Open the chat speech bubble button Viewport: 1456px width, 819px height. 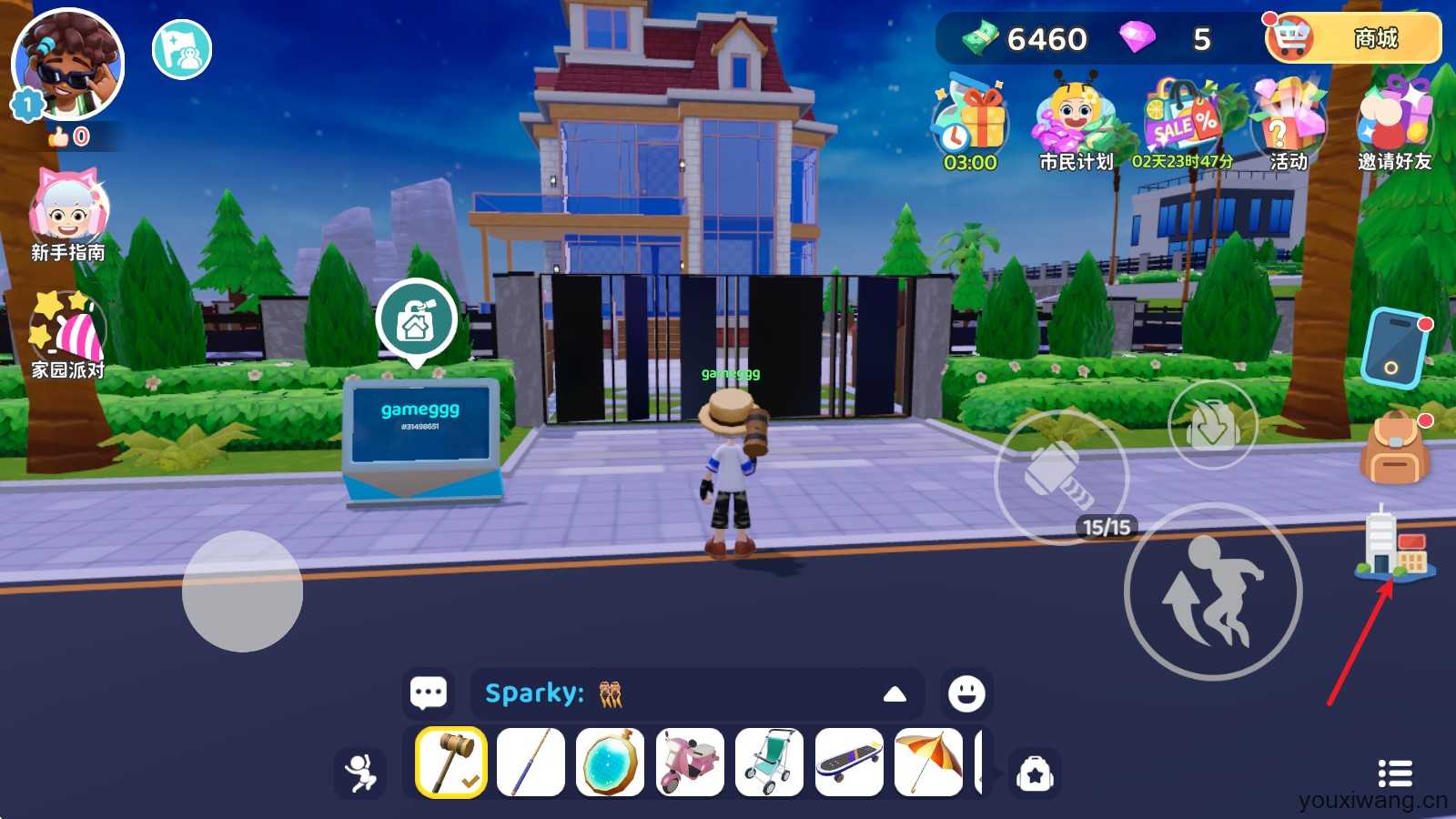pyautogui.click(x=429, y=693)
